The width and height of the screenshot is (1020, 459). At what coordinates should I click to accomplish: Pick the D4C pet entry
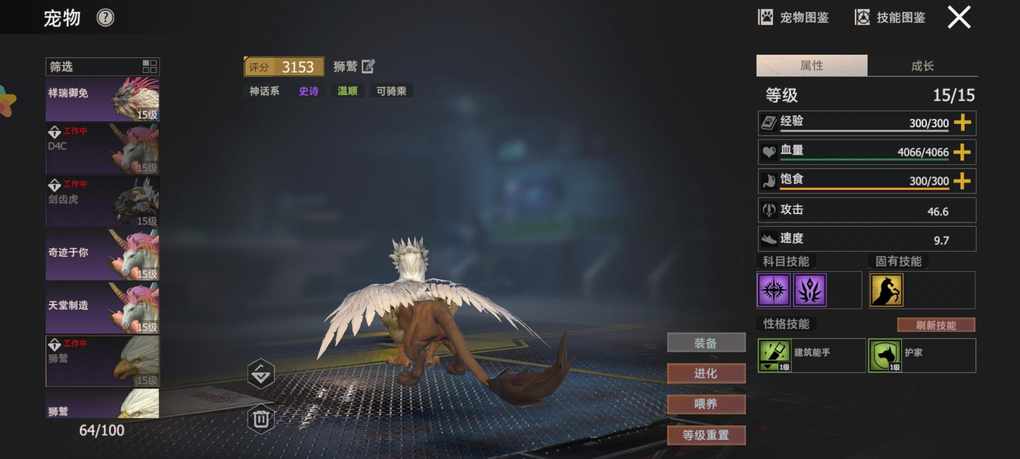102,150
